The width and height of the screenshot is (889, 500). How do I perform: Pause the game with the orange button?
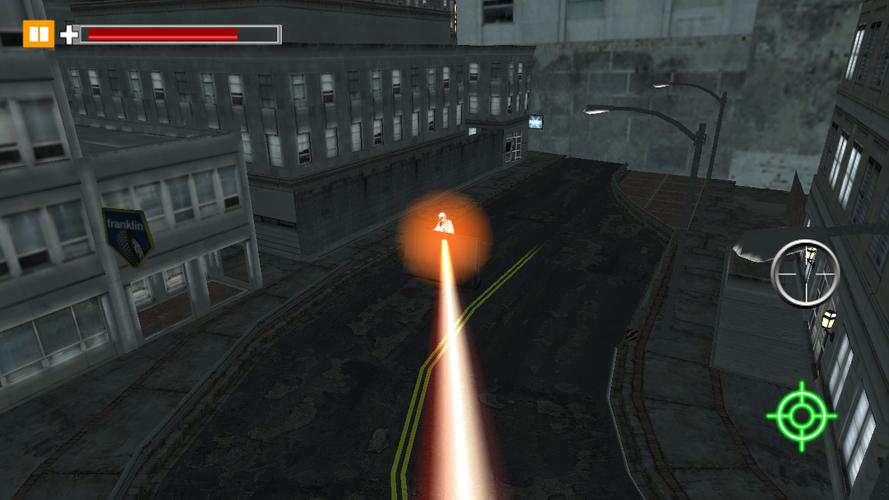(38, 35)
